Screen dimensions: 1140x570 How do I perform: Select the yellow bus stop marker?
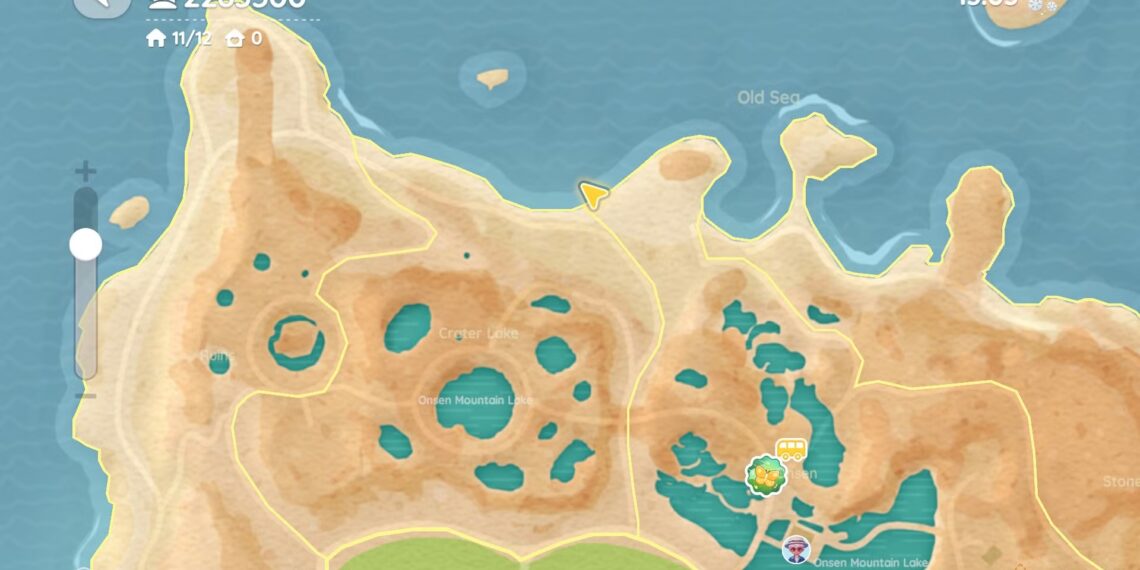click(791, 449)
